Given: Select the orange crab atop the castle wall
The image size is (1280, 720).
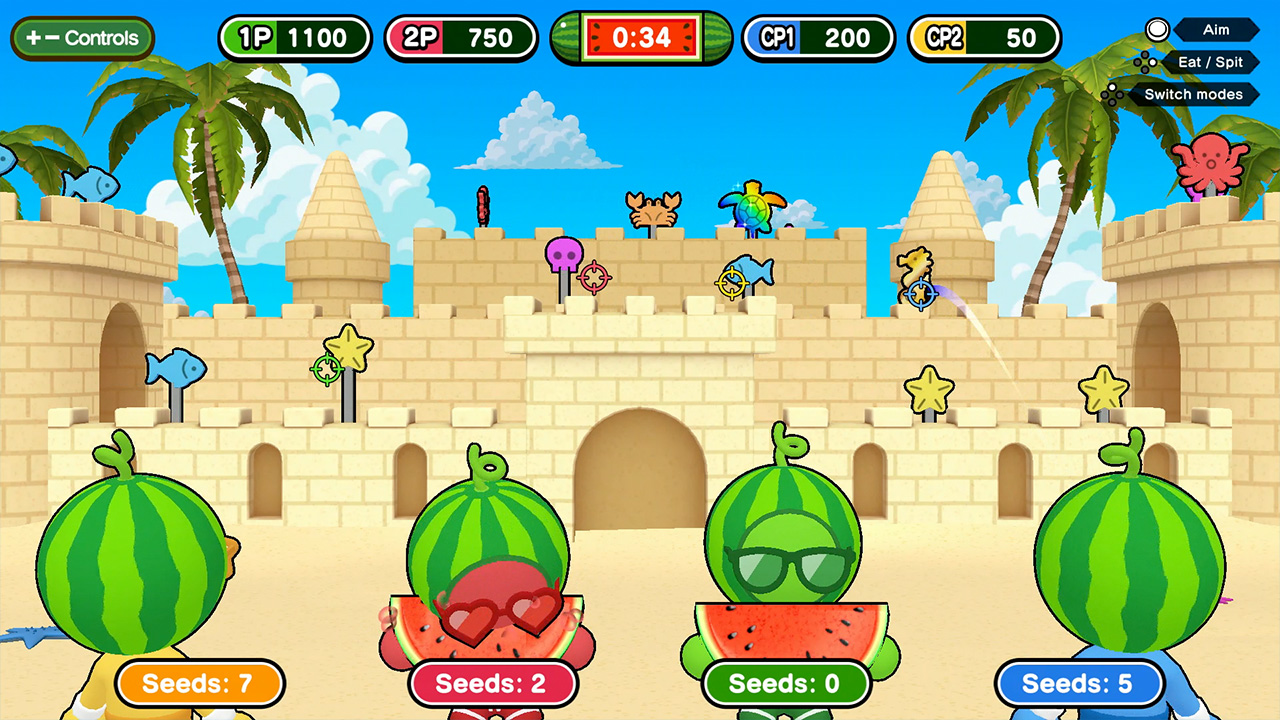Looking at the screenshot, I should 655,208.
